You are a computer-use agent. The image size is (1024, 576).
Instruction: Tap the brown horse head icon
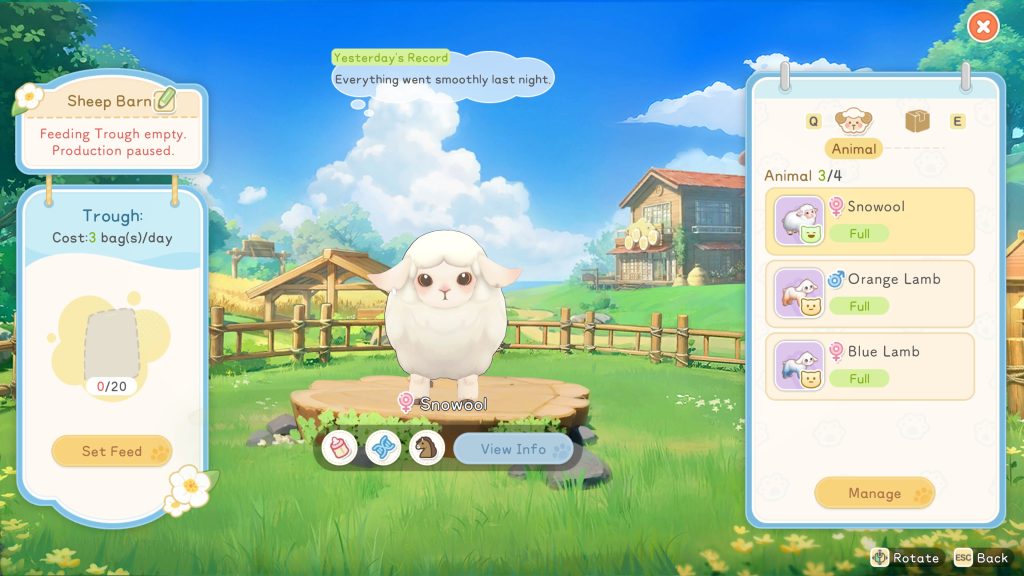pyautogui.click(x=427, y=448)
